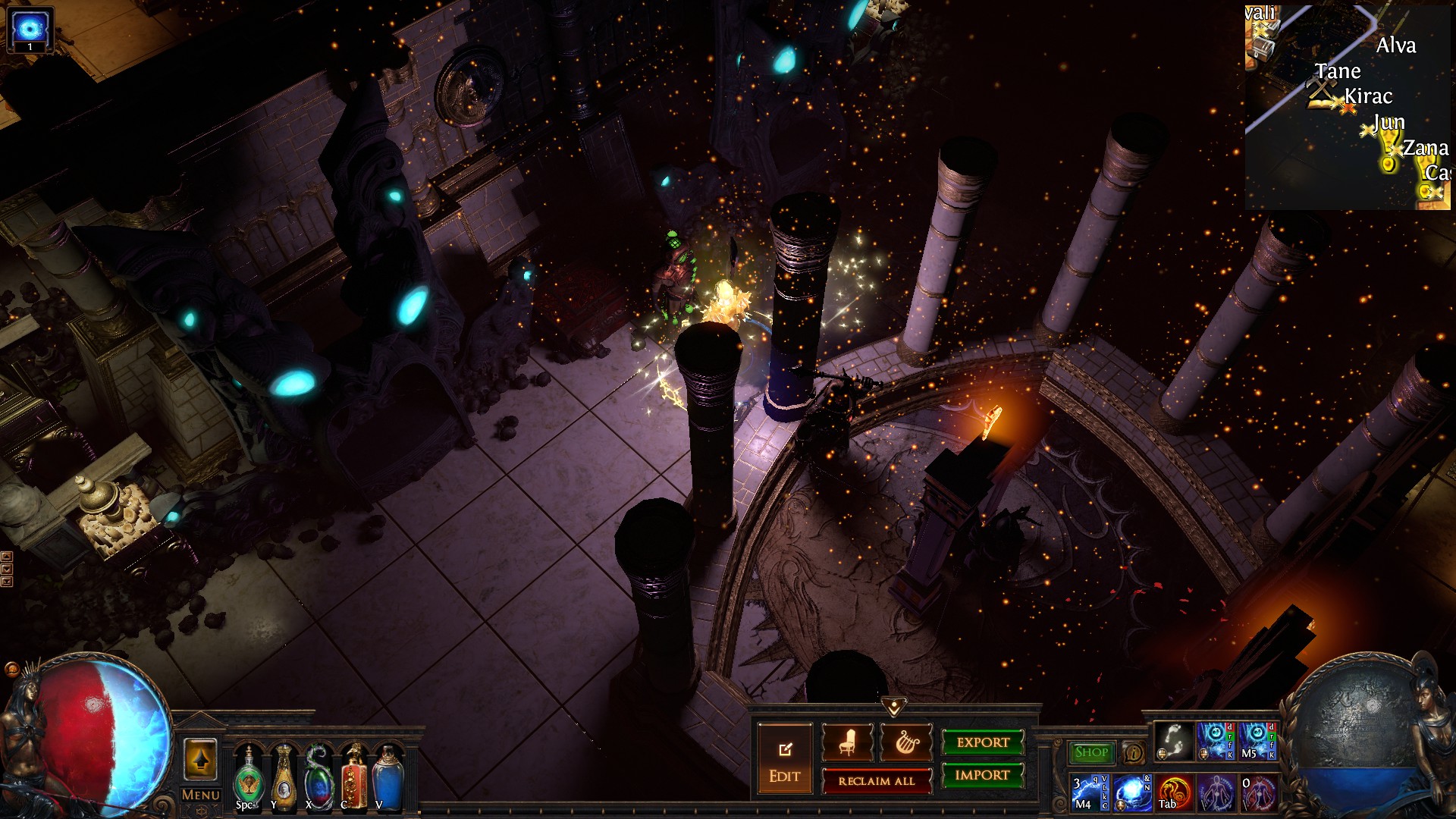This screenshot has width=1456, height=819.
Task: Use the tall golden flask
Action: (x=283, y=779)
